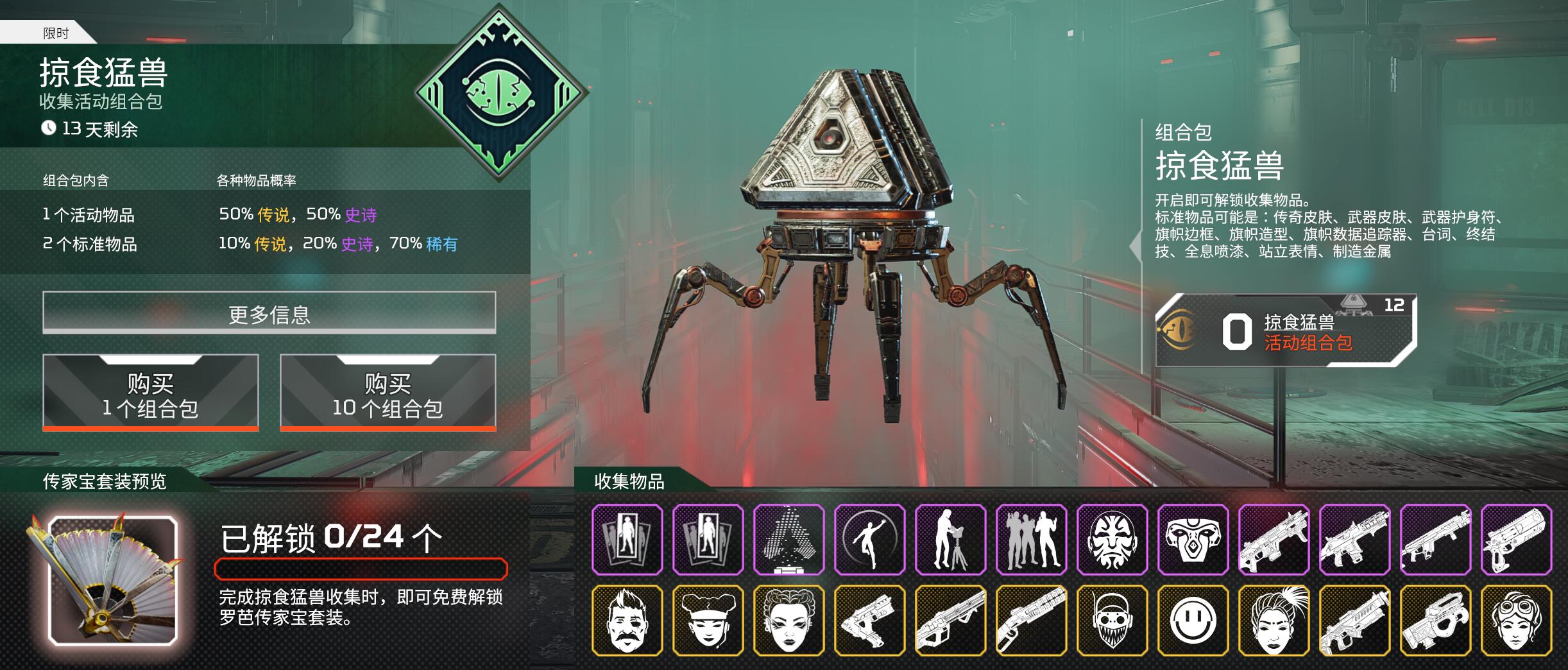Open the 更多信息 details button
Image resolution: width=1568 pixels, height=670 pixels.
point(269,313)
